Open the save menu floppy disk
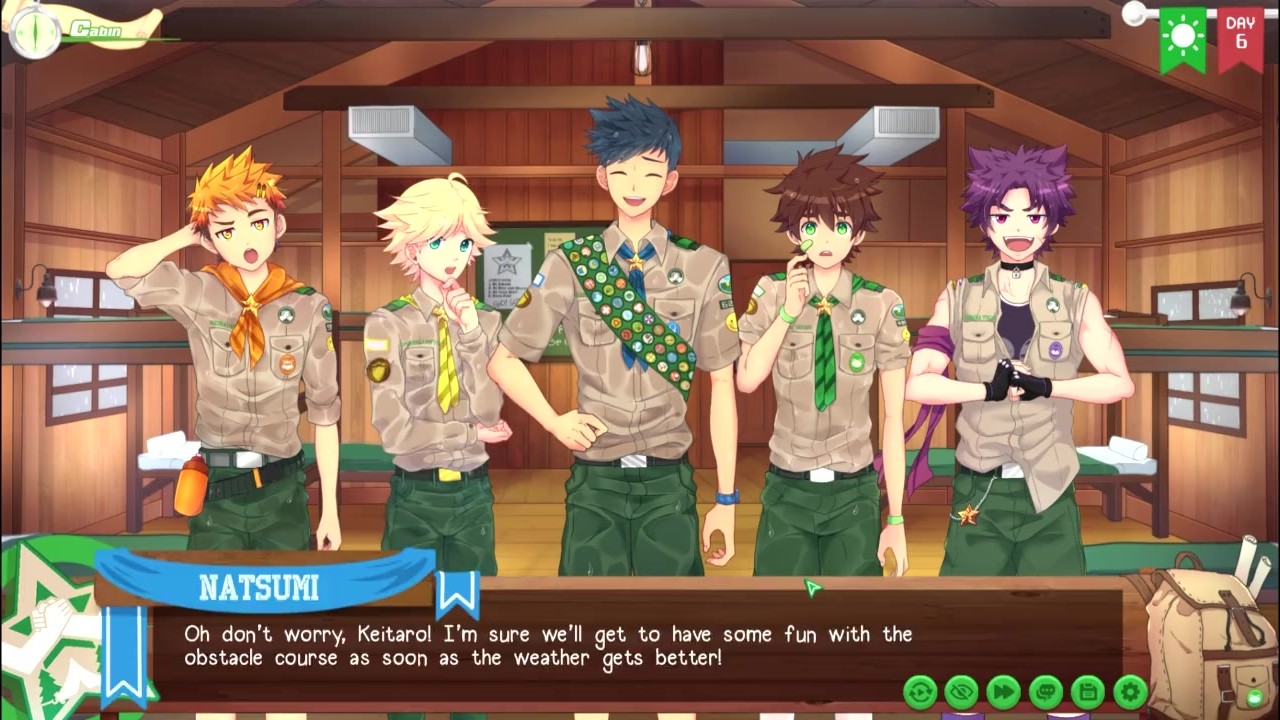The height and width of the screenshot is (720, 1280). 1088,691
